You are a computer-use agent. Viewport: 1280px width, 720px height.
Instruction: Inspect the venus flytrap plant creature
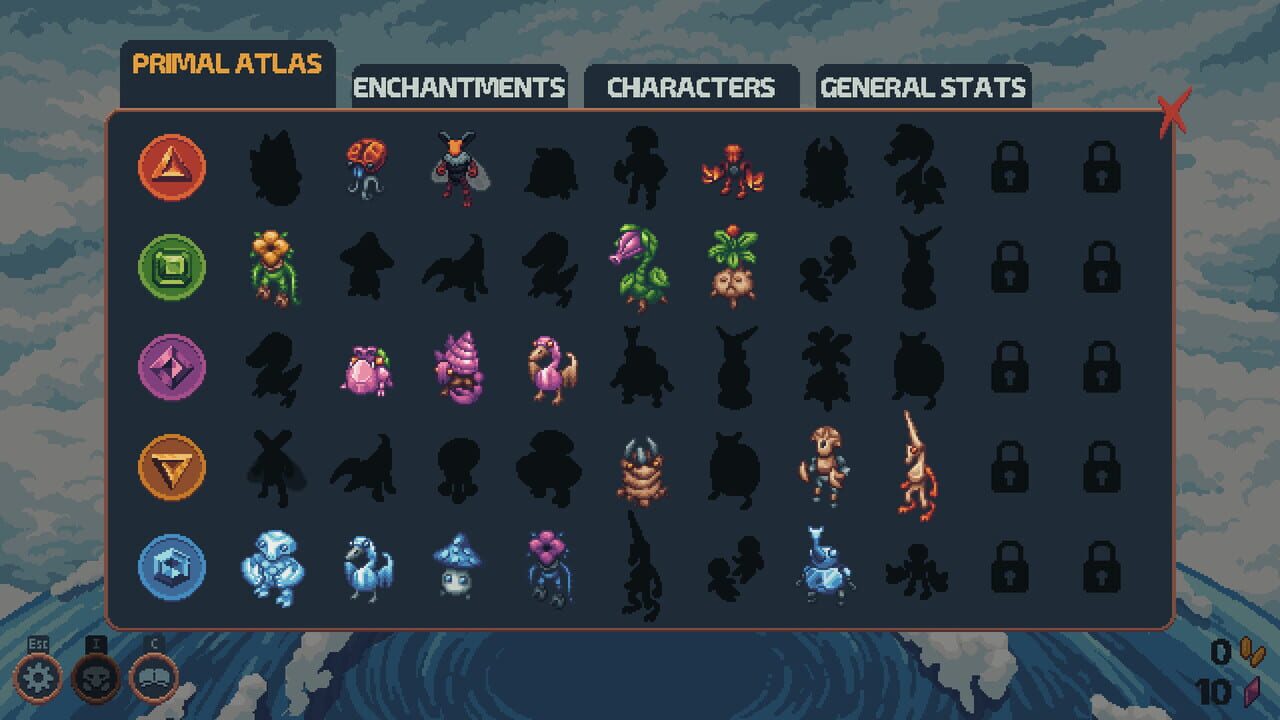point(636,268)
